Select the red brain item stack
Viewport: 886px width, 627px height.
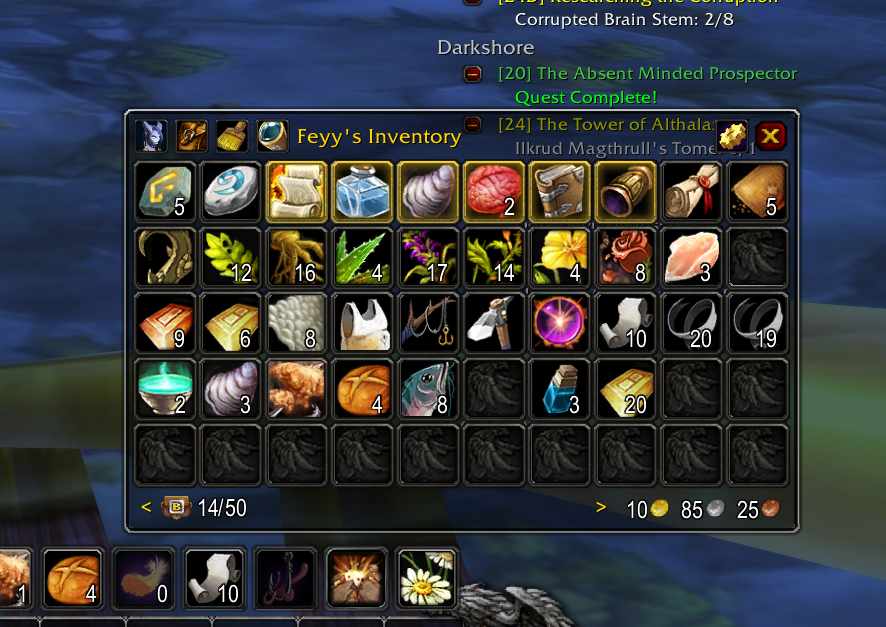point(493,191)
